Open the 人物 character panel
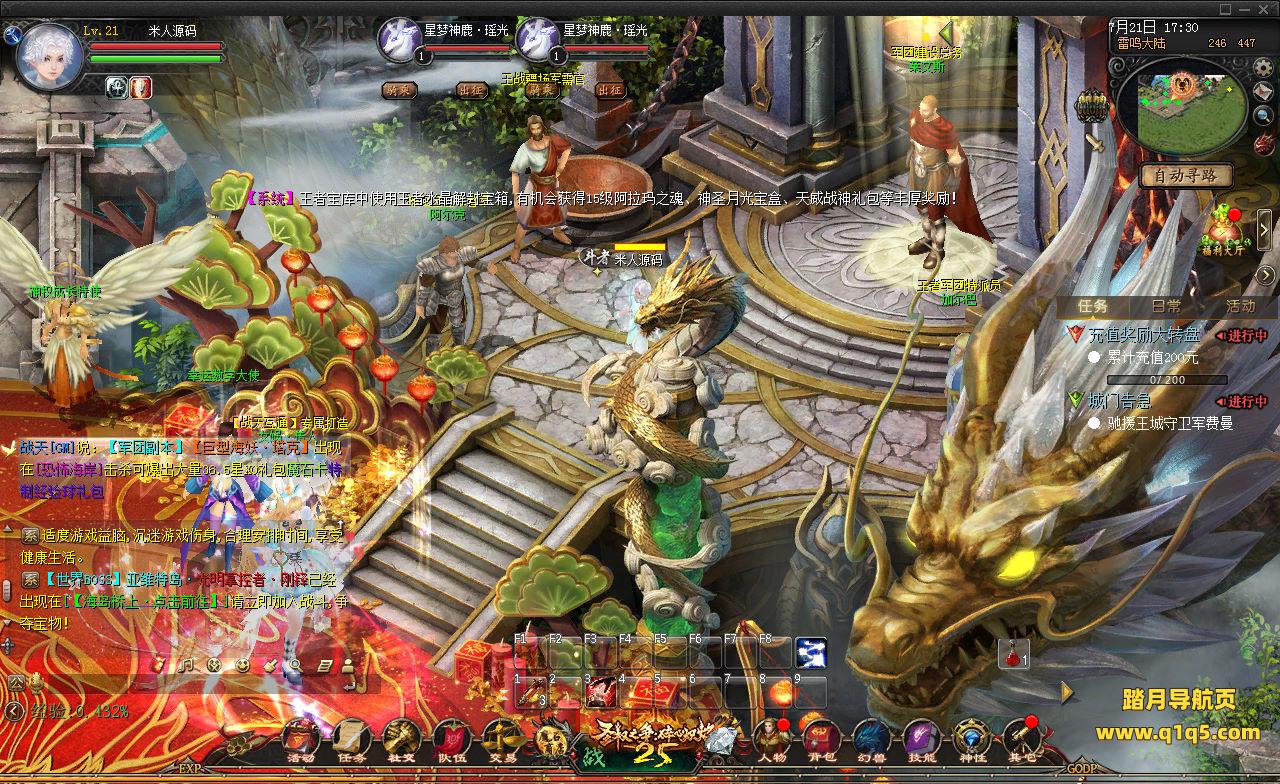The image size is (1280, 784). pos(771,739)
